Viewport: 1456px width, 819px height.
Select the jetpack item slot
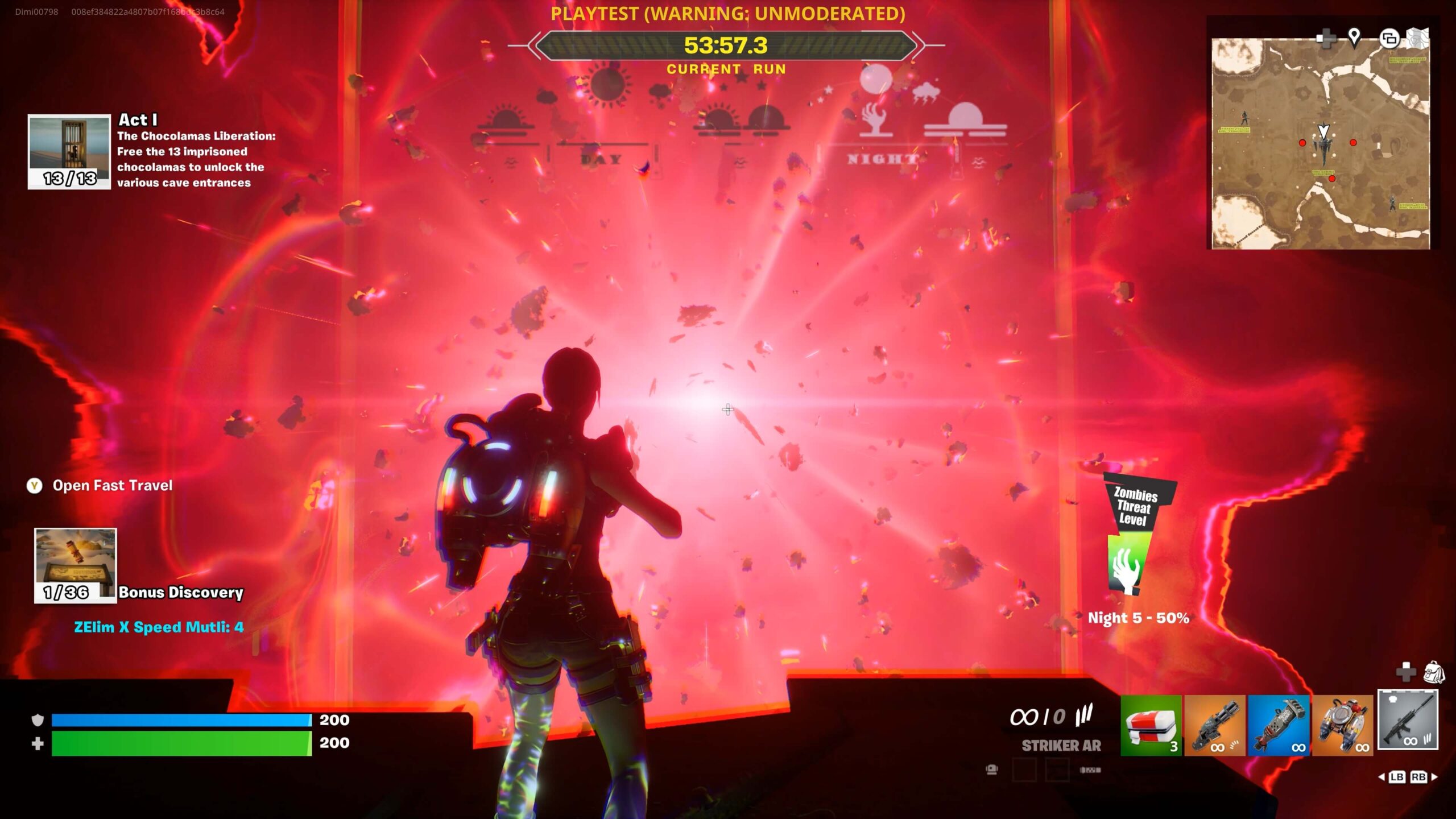click(1342, 725)
